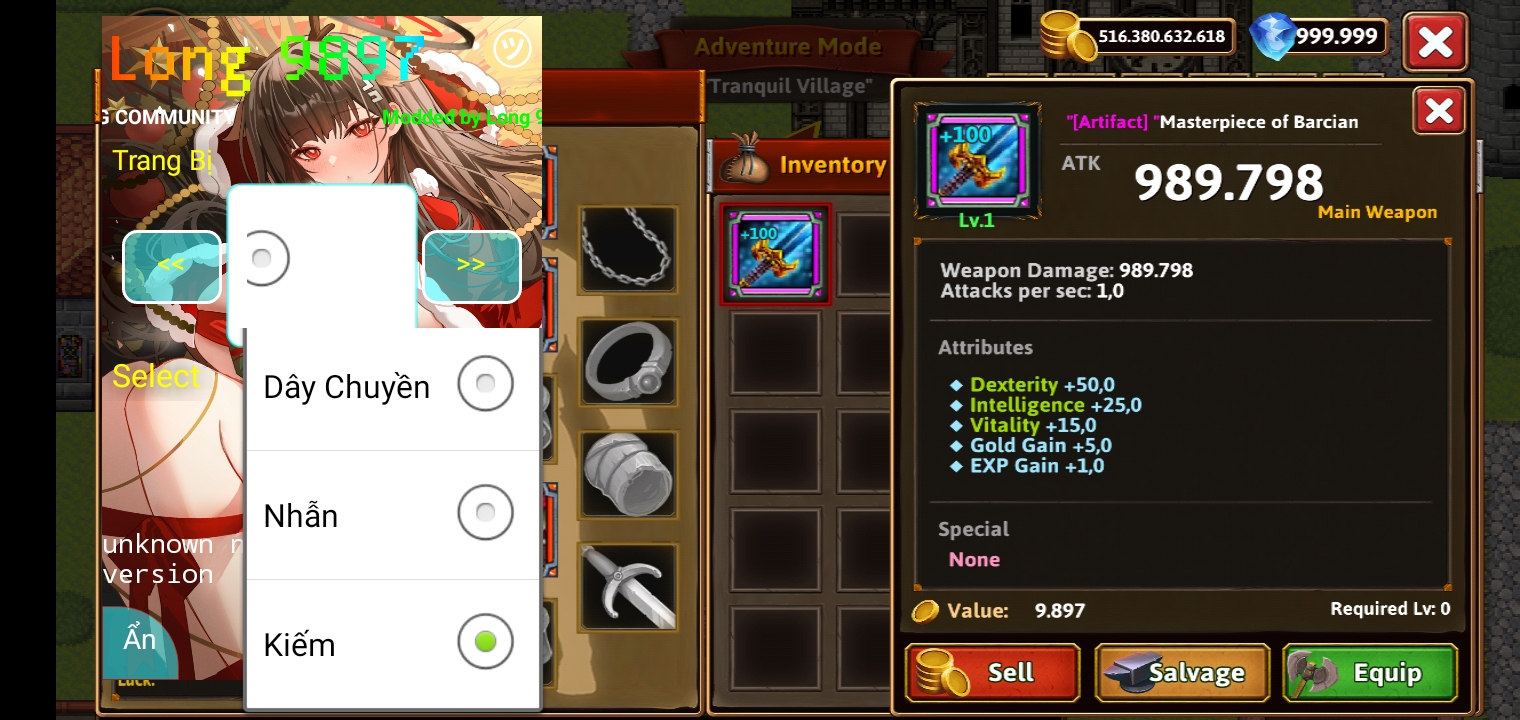The height and width of the screenshot is (720, 1520).
Task: Open the gold coins currency counter
Action: tap(1138, 37)
